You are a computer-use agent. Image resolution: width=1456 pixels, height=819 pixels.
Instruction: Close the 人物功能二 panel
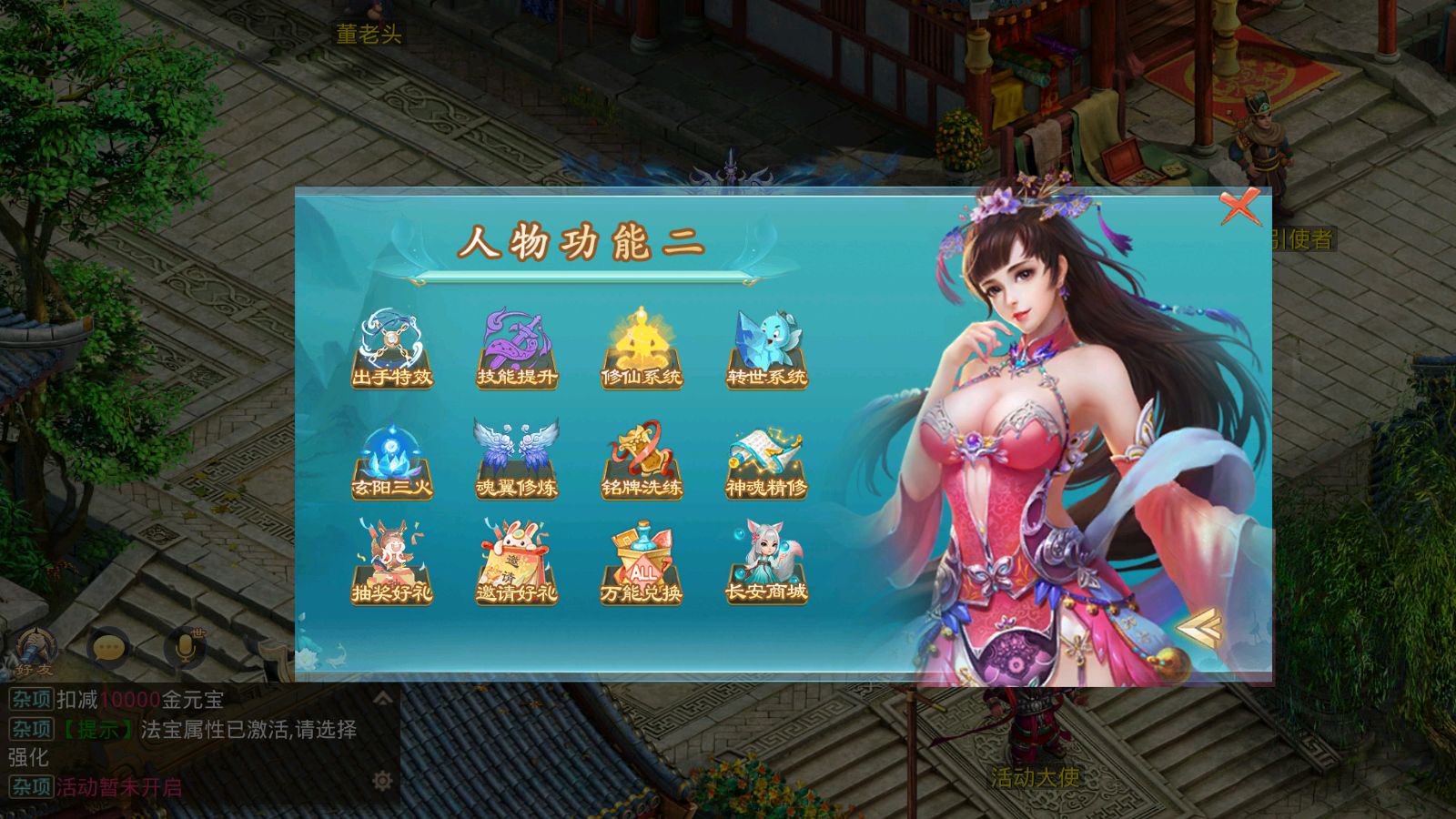(x=1239, y=207)
